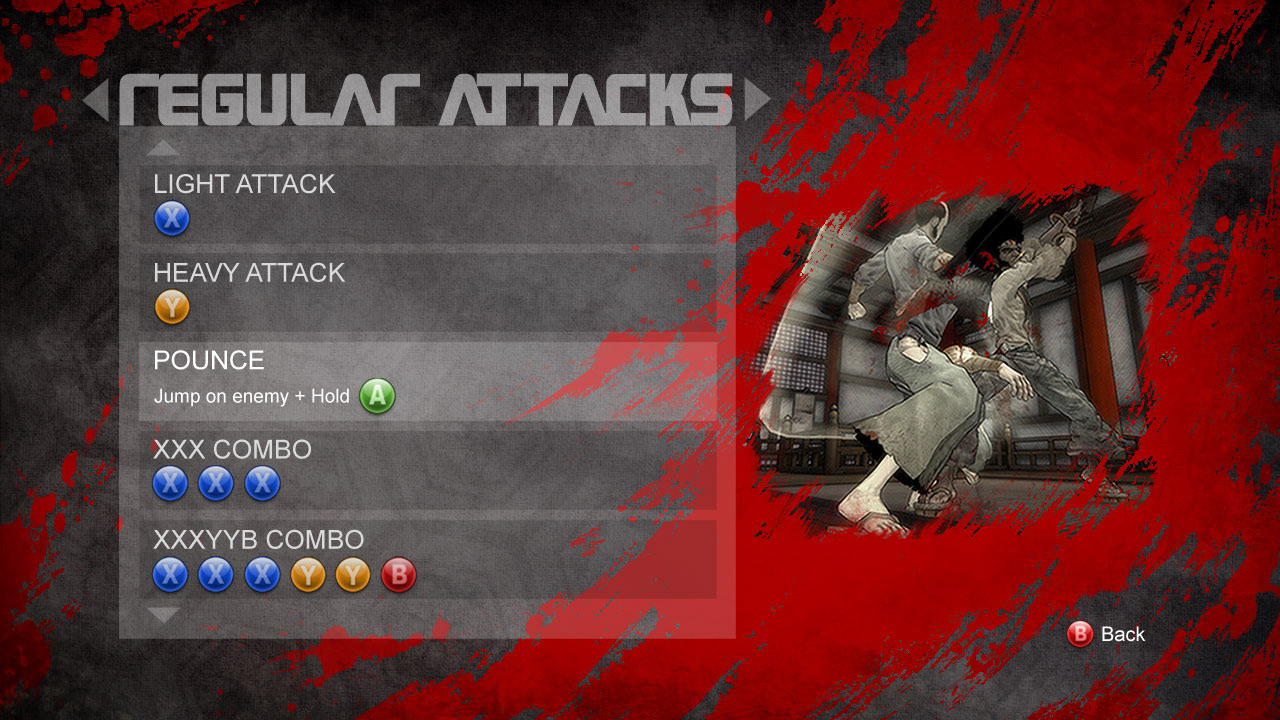Image resolution: width=1280 pixels, height=720 pixels.
Task: Click the red B icon next to Back
Action: point(1080,634)
